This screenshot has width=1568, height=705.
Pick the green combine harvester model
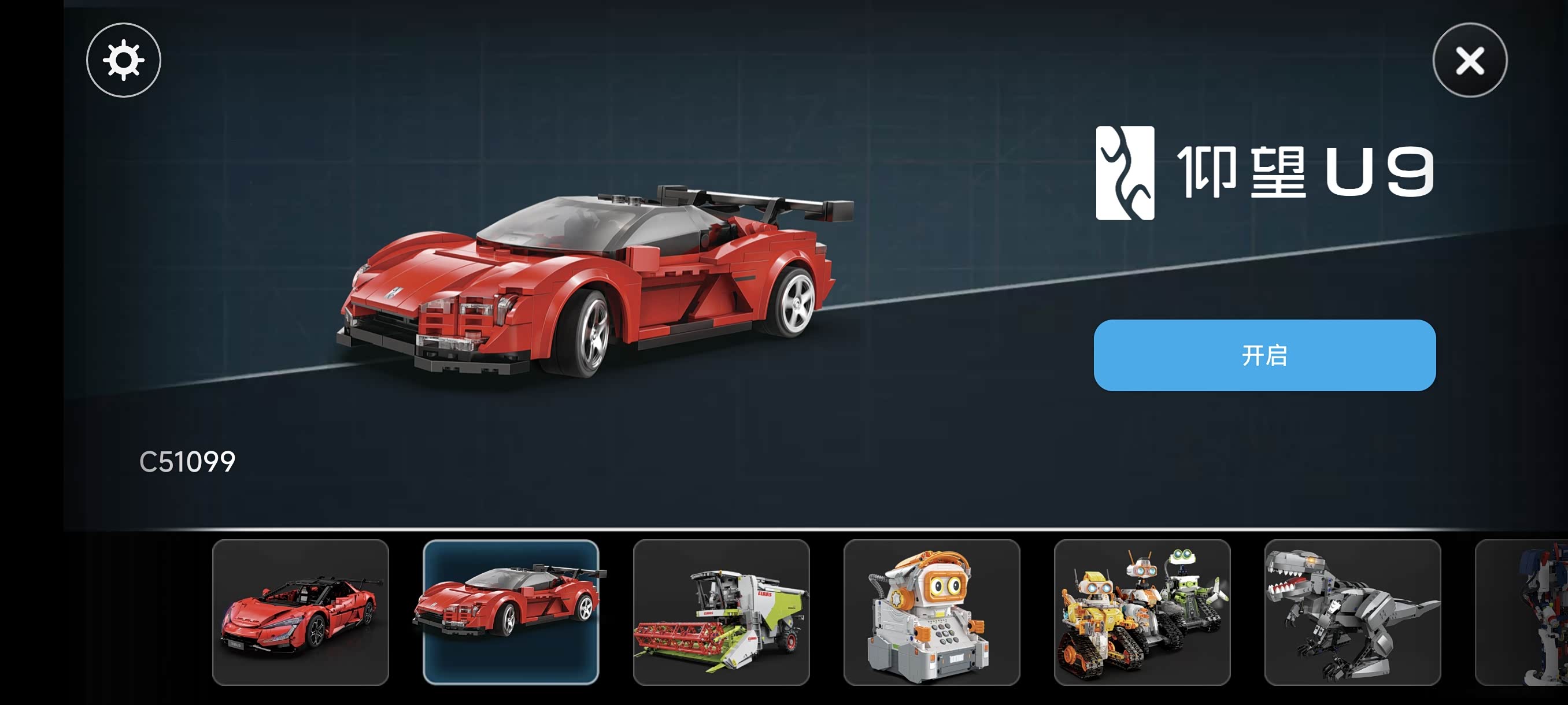pyautogui.click(x=722, y=612)
